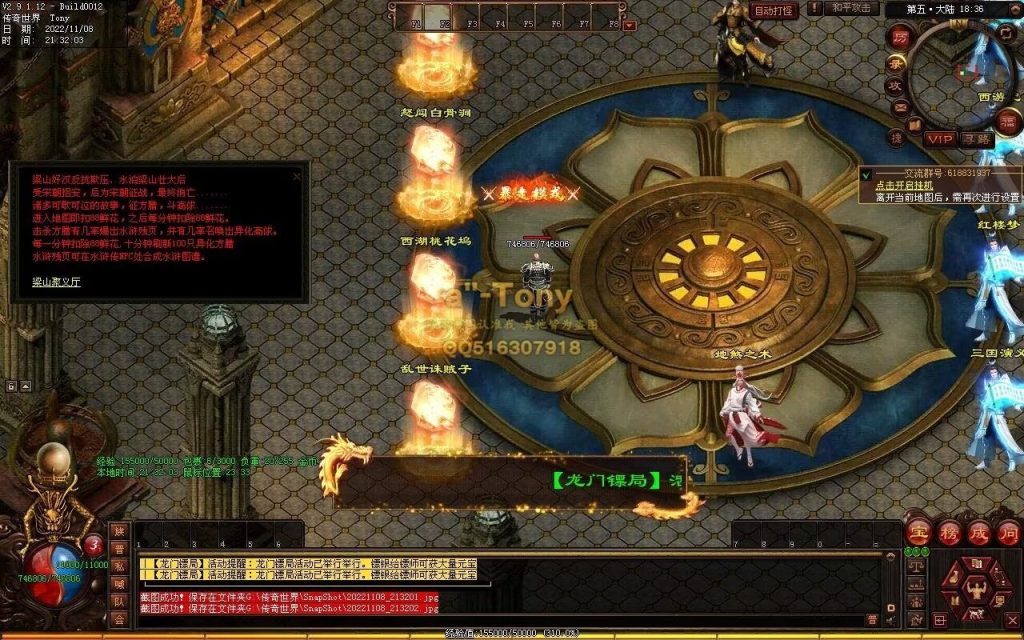Open the 梁山聚义厅 link in the info panel

(x=43, y=283)
